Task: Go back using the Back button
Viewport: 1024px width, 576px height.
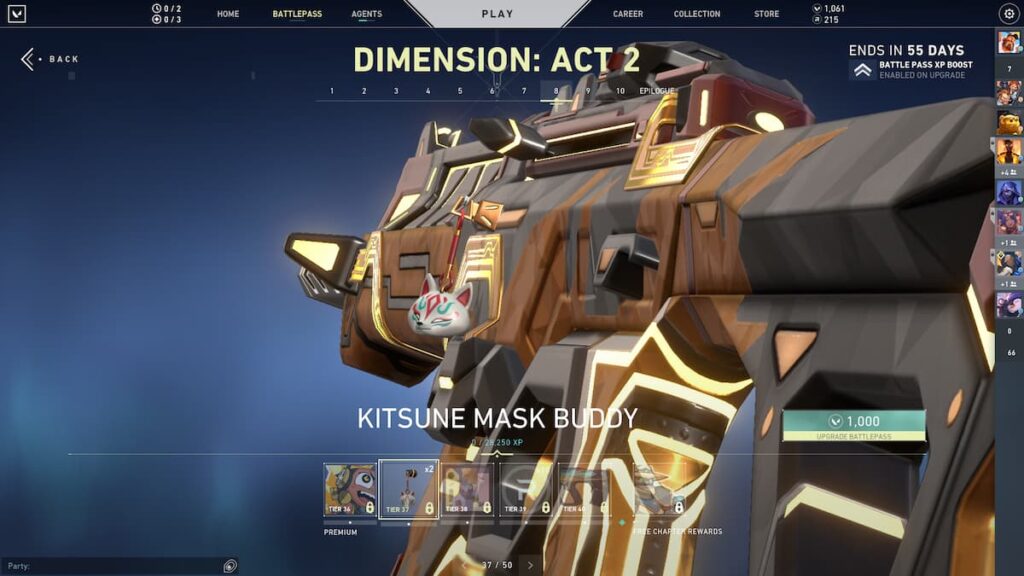Action: 50,59
